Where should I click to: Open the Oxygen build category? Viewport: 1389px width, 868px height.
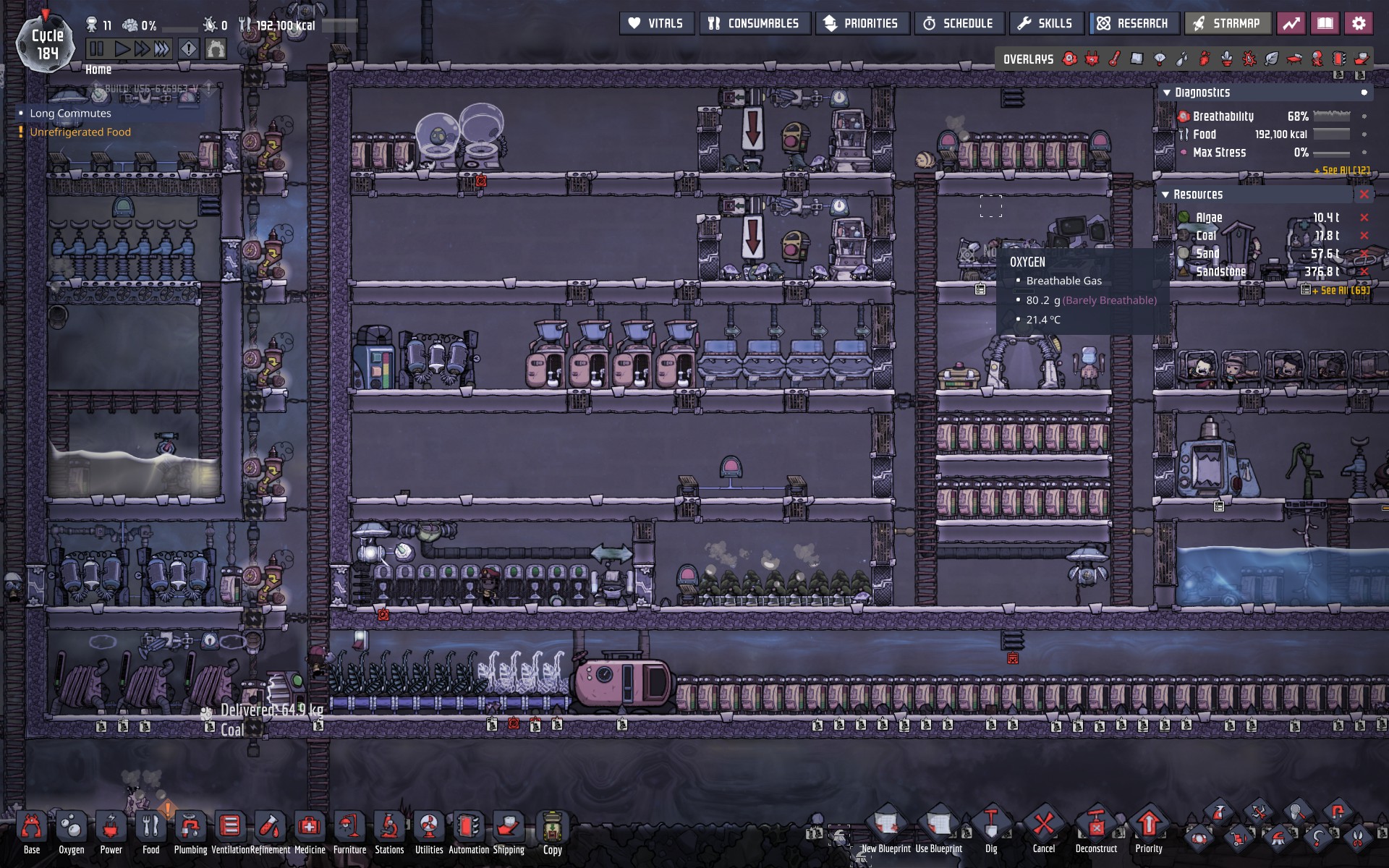tap(71, 829)
